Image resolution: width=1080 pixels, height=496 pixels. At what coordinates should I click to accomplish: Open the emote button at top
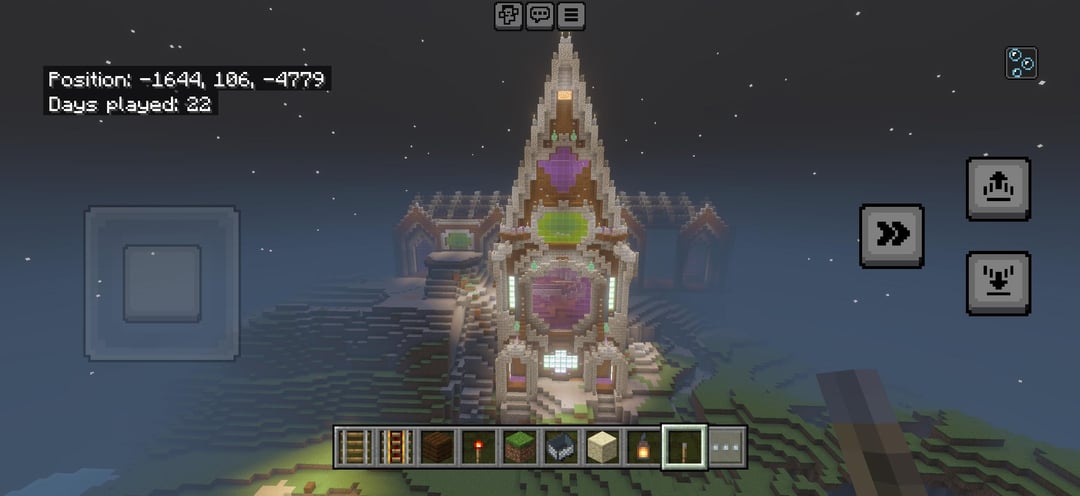(x=509, y=15)
